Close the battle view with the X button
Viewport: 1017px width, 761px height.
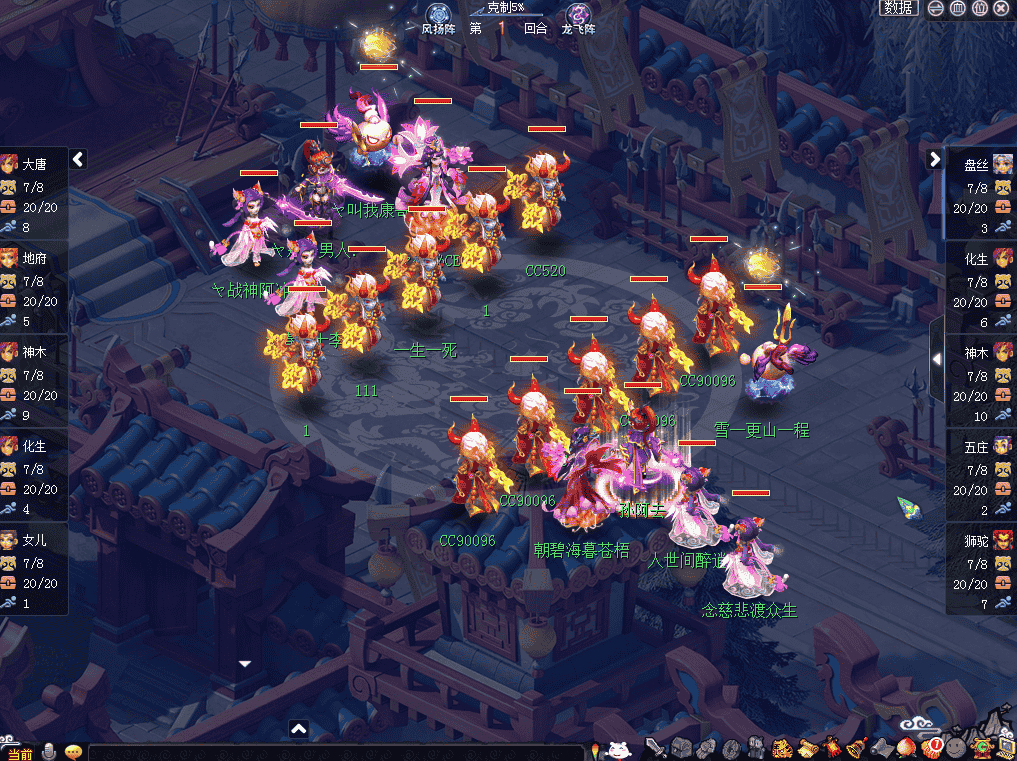1001,8
